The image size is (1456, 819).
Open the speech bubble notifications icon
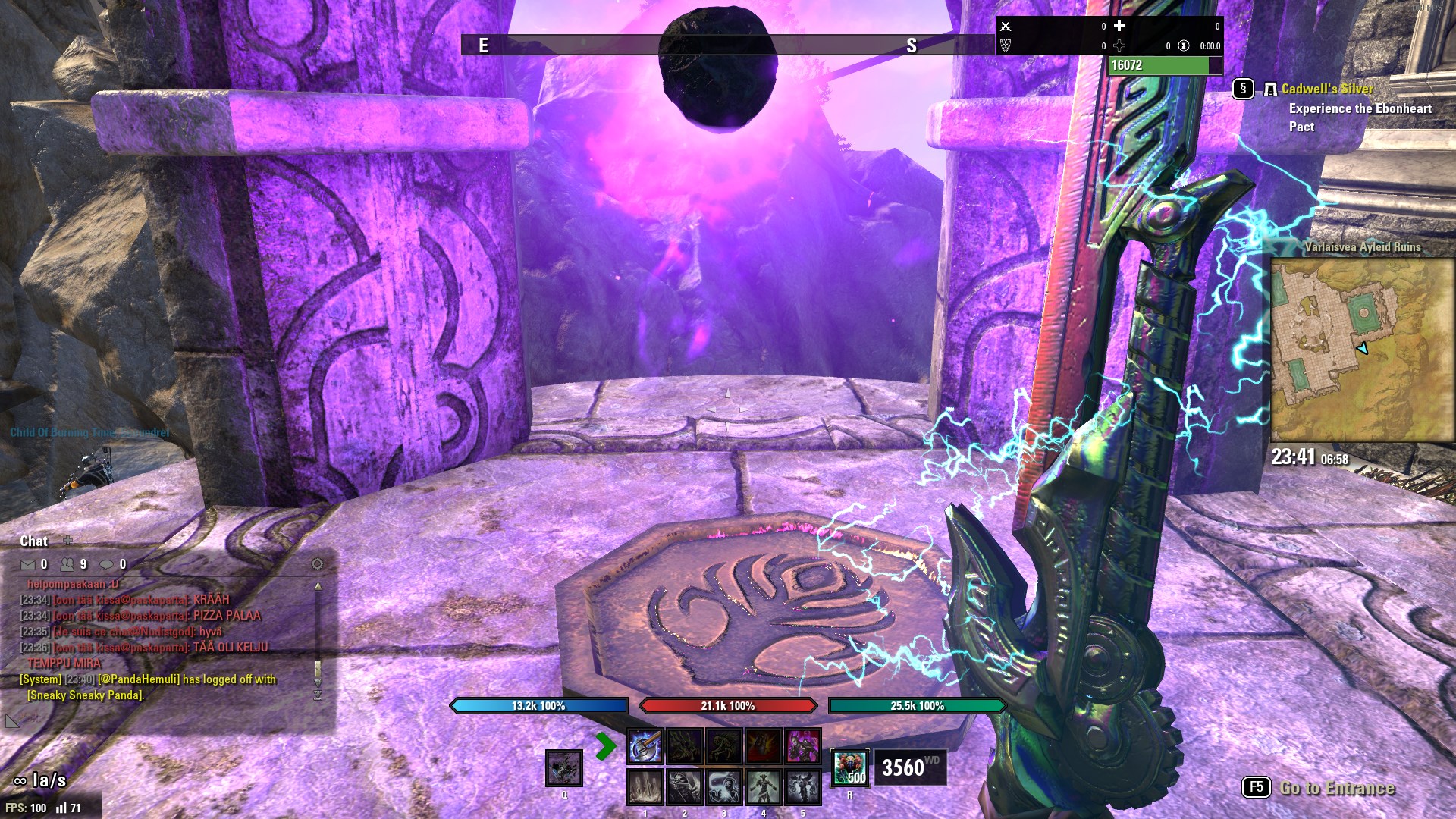tap(107, 564)
